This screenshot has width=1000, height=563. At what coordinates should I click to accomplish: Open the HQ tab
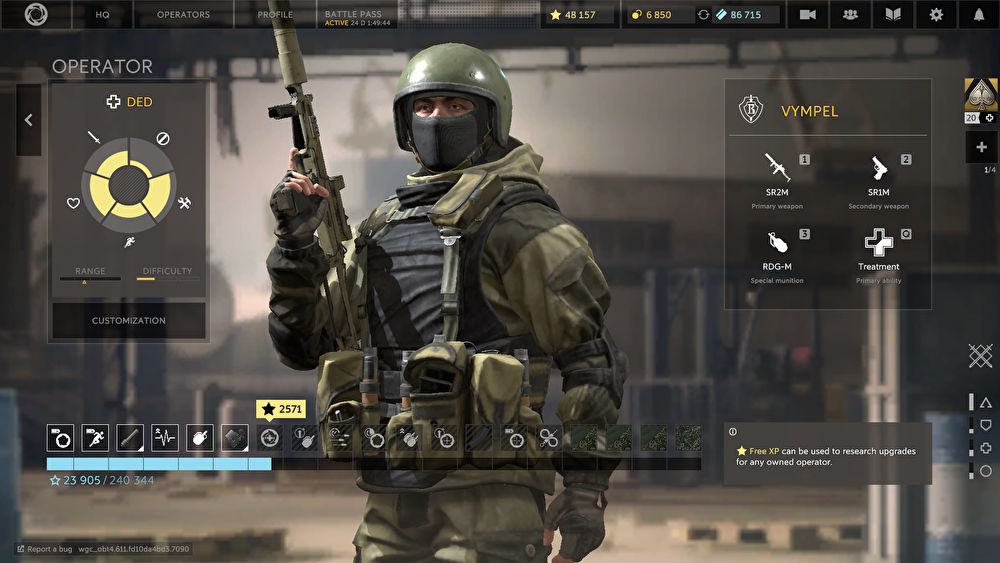(x=102, y=15)
